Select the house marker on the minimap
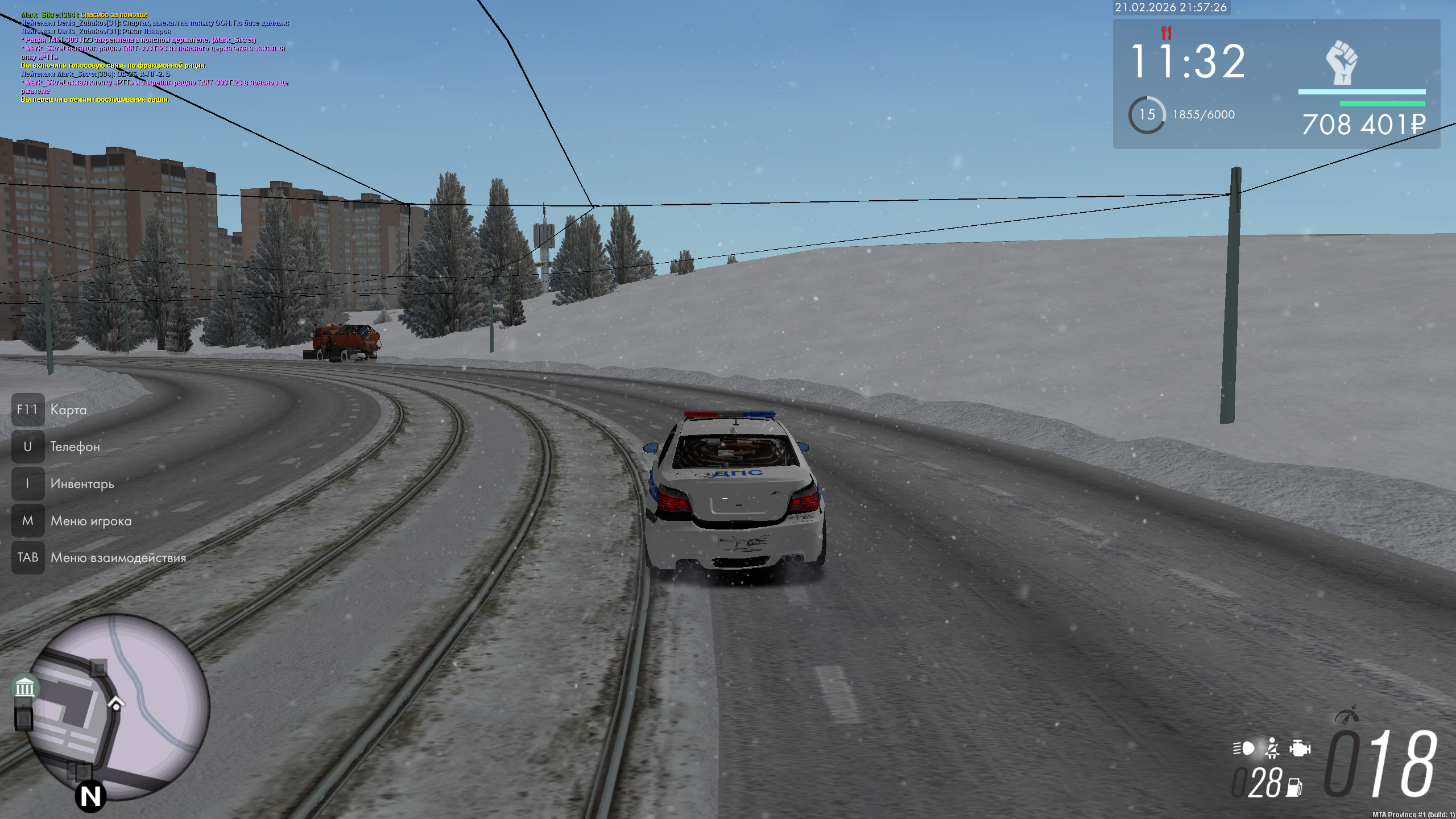 [x=116, y=704]
